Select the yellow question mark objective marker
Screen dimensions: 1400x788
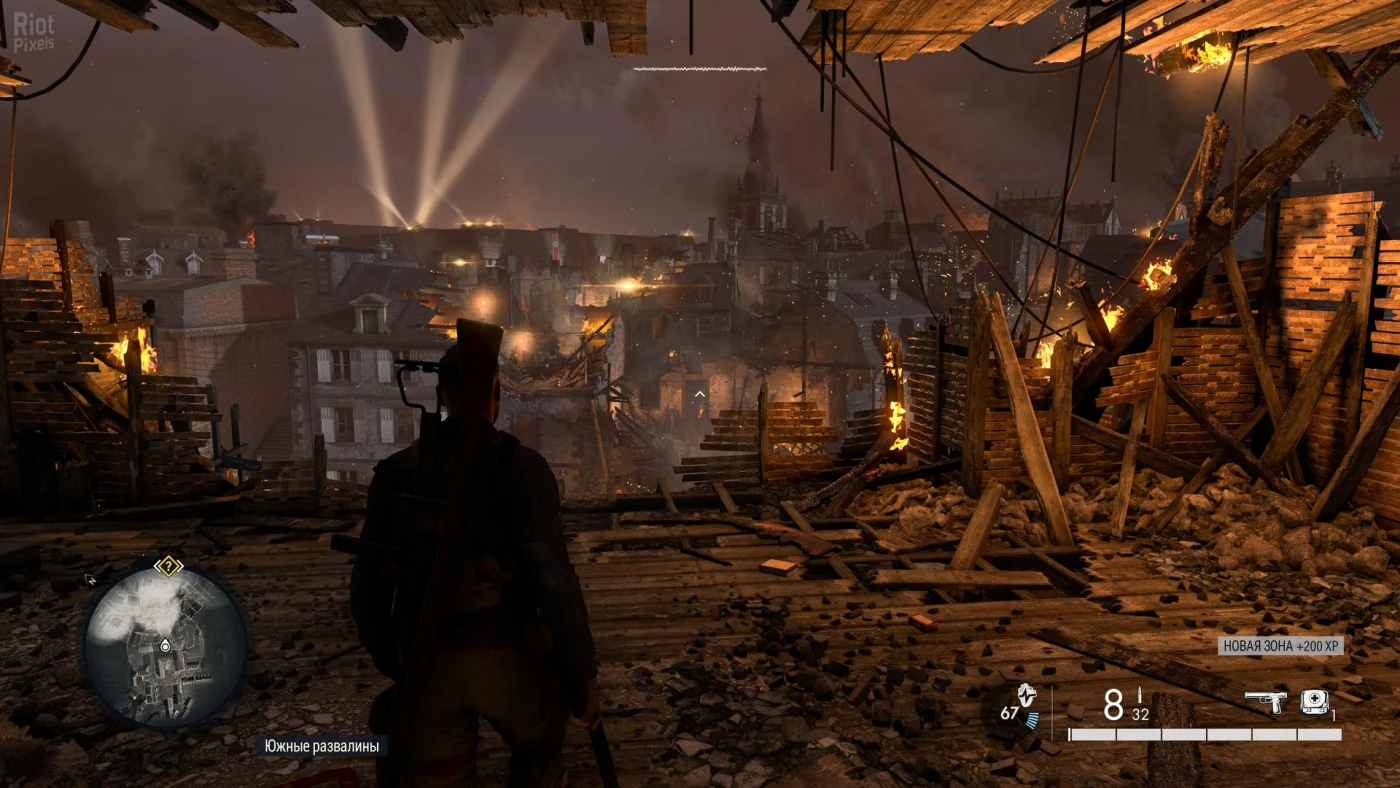tap(168, 566)
